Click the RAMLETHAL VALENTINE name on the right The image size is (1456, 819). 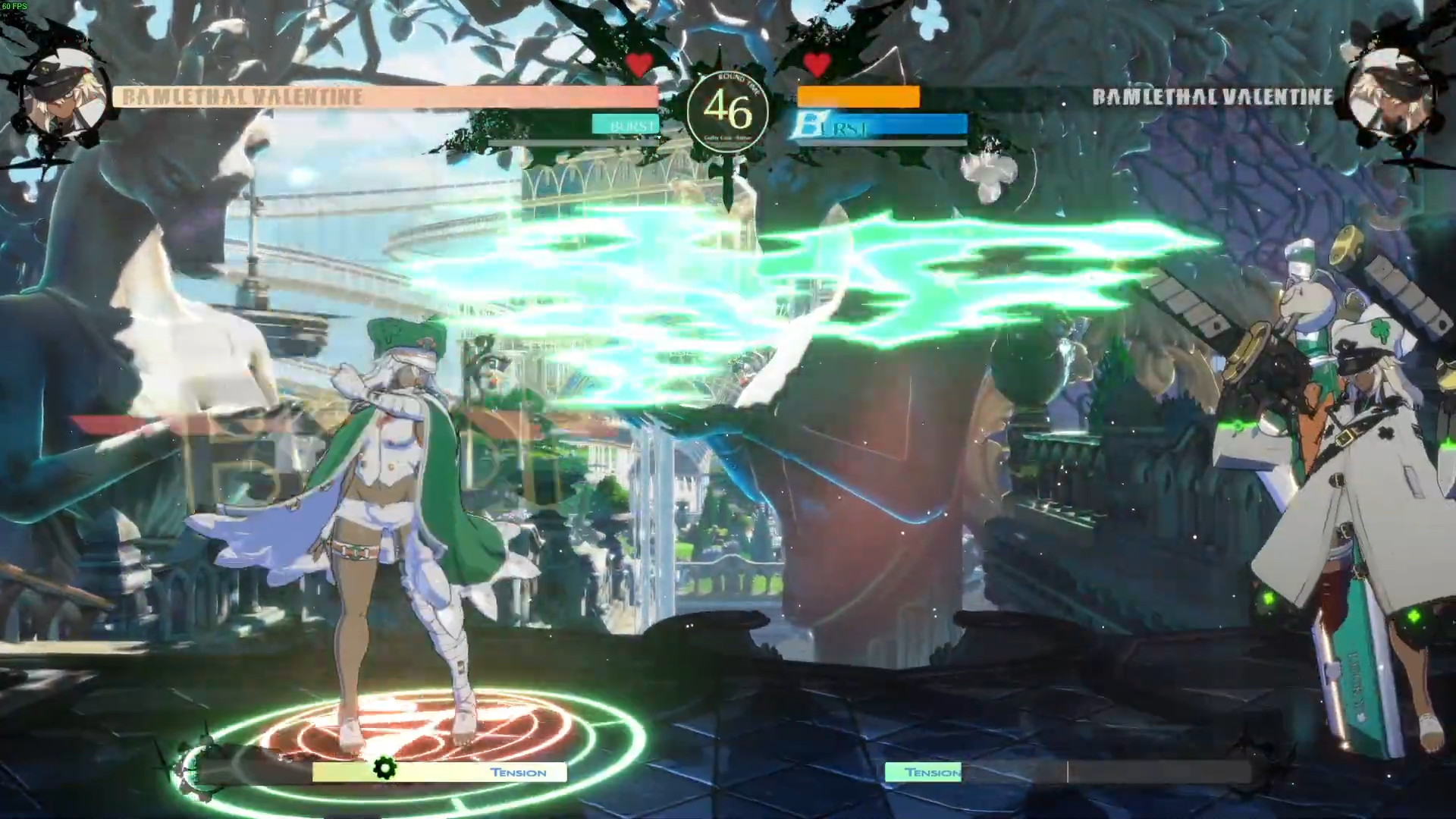pos(1211,97)
